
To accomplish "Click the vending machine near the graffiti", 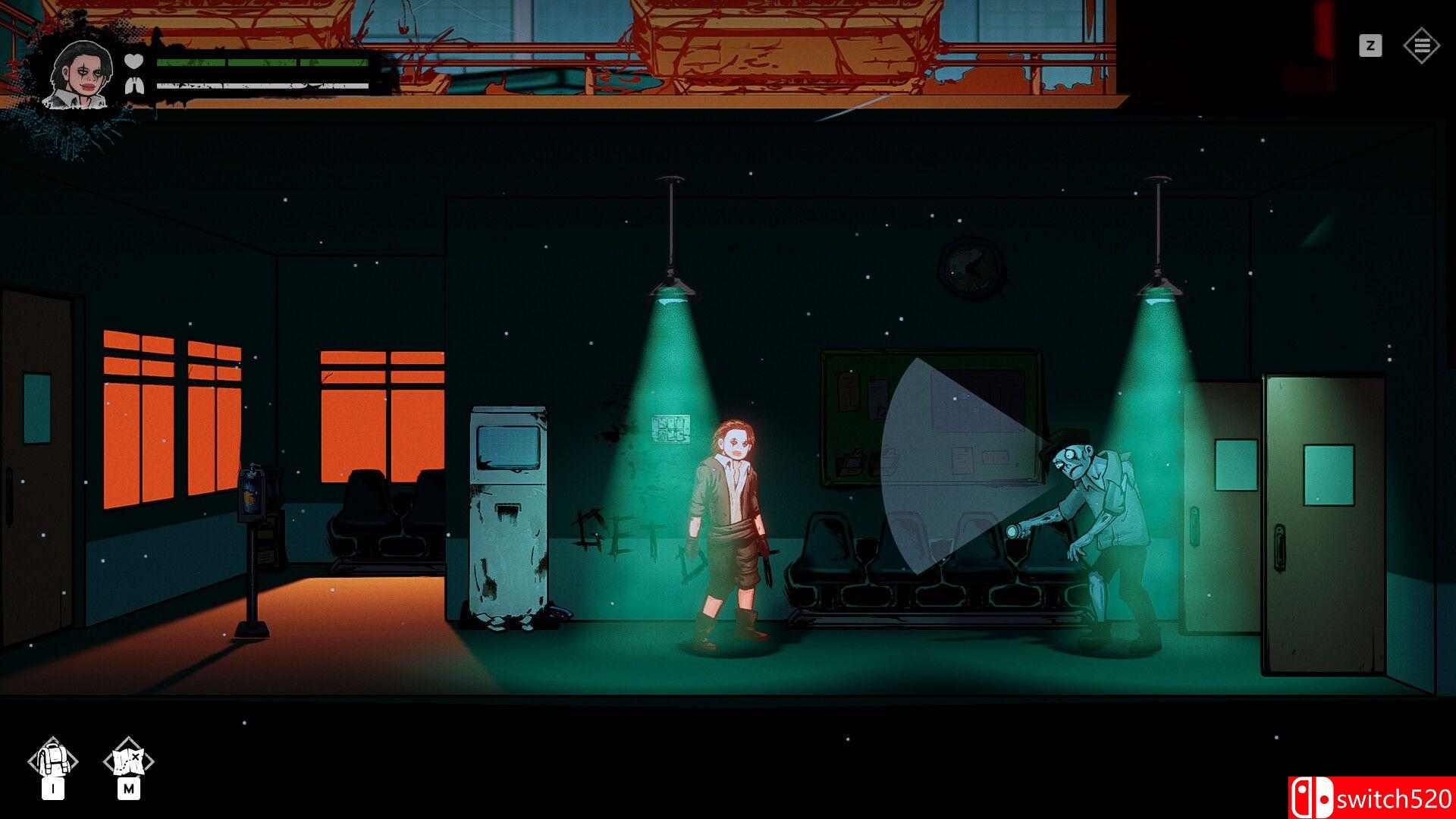I will click(510, 508).
